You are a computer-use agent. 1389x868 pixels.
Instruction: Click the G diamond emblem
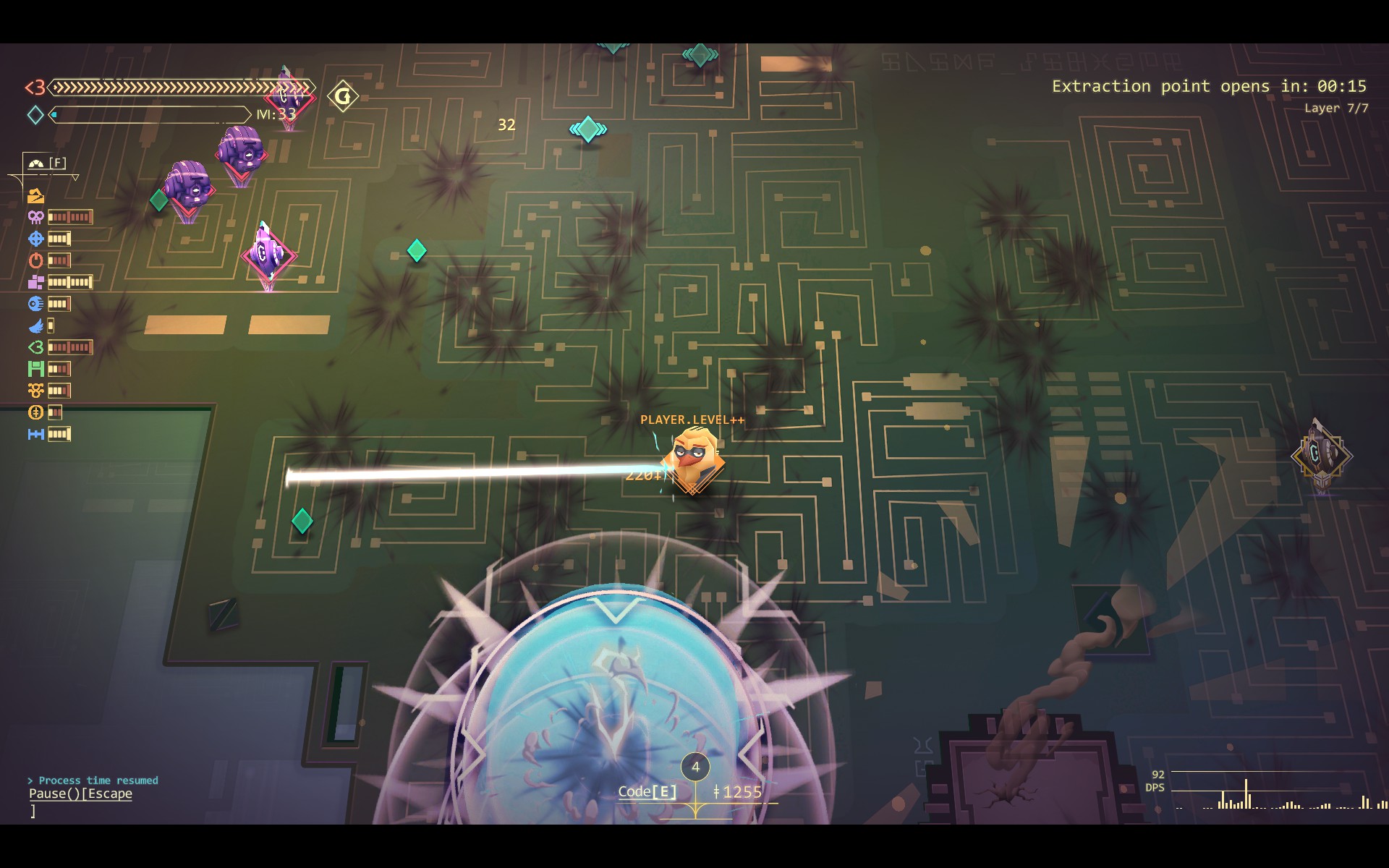343,96
